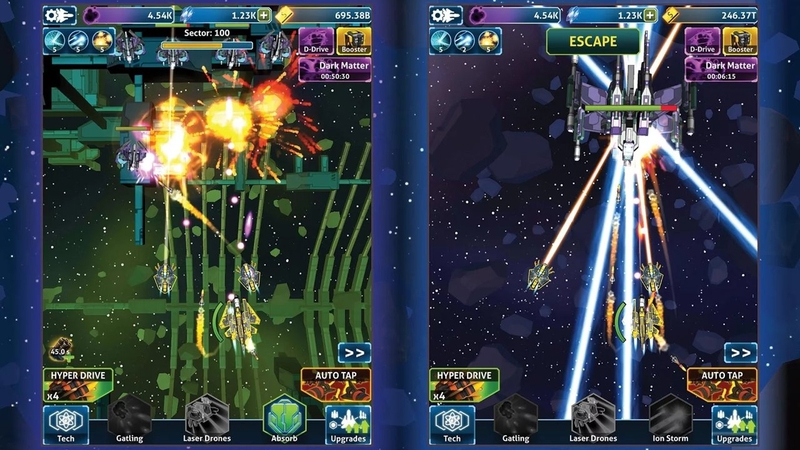Open the Dark Matter timer showing 00:06:15
The image size is (800, 450).
pos(722,70)
